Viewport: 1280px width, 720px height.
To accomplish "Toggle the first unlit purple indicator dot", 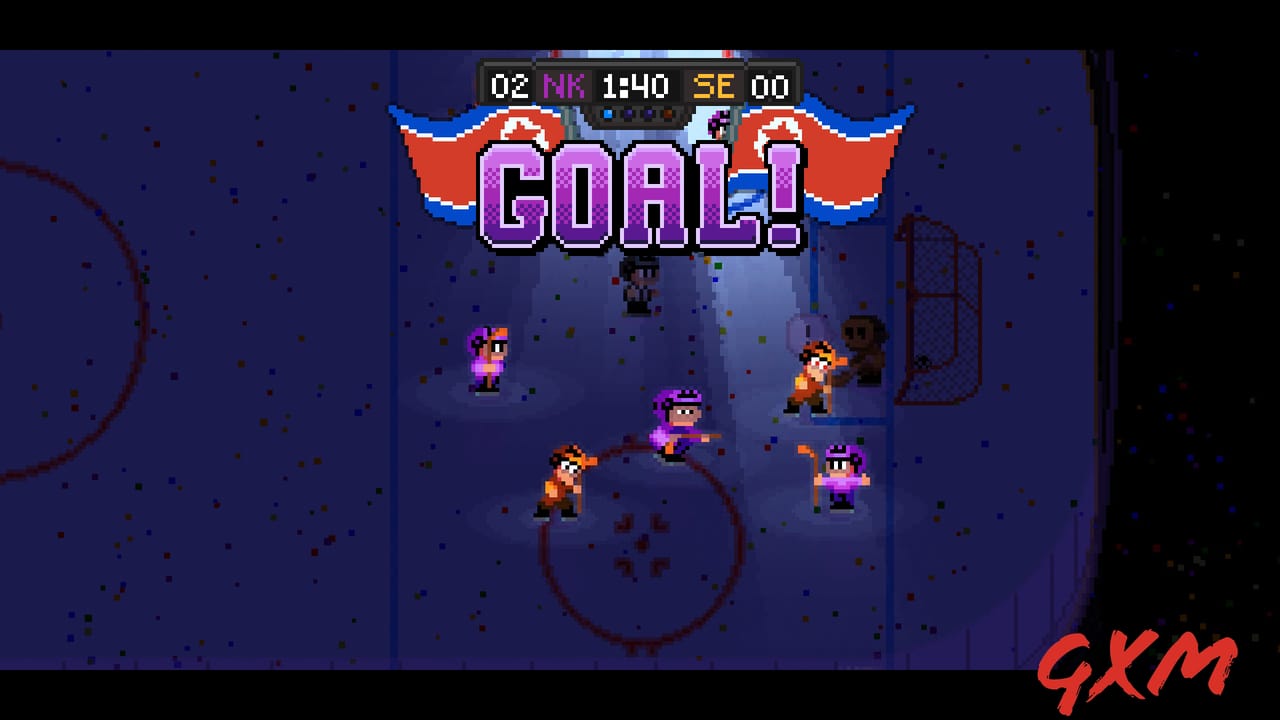I will pos(628,113).
